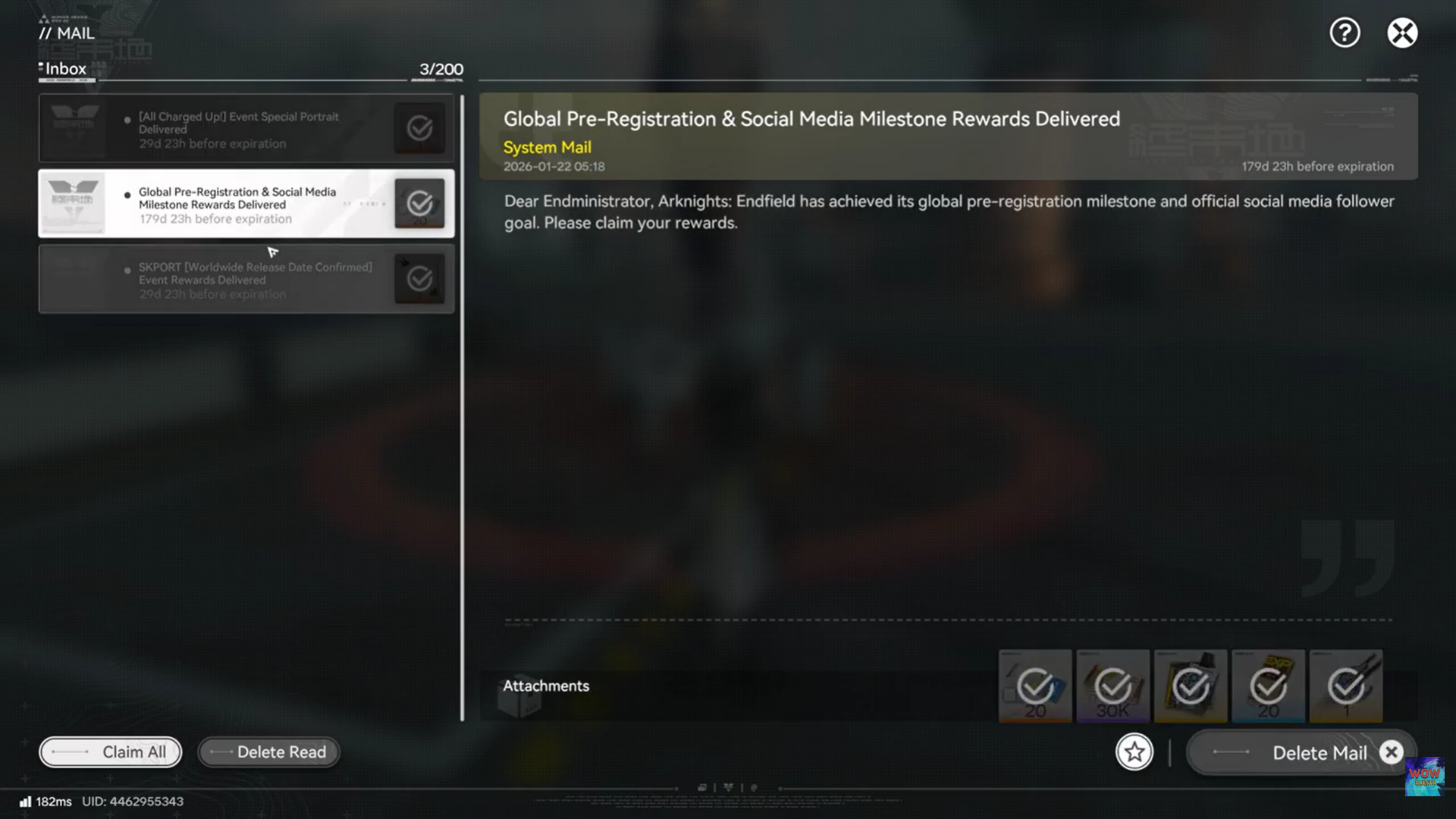This screenshot has height=819, width=1456.
Task: Select the Inbox tab
Action: coord(64,68)
